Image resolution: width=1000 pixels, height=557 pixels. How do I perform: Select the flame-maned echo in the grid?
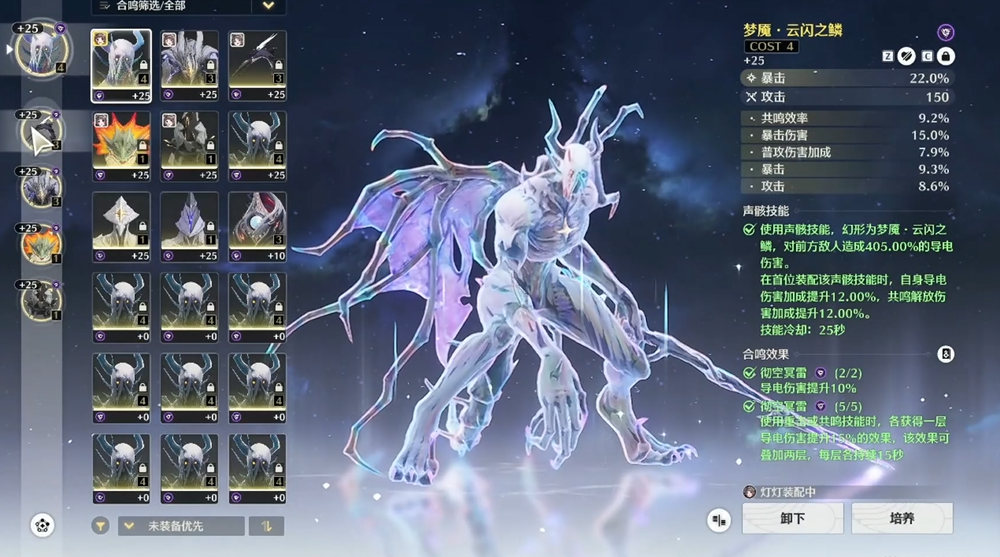(x=121, y=140)
